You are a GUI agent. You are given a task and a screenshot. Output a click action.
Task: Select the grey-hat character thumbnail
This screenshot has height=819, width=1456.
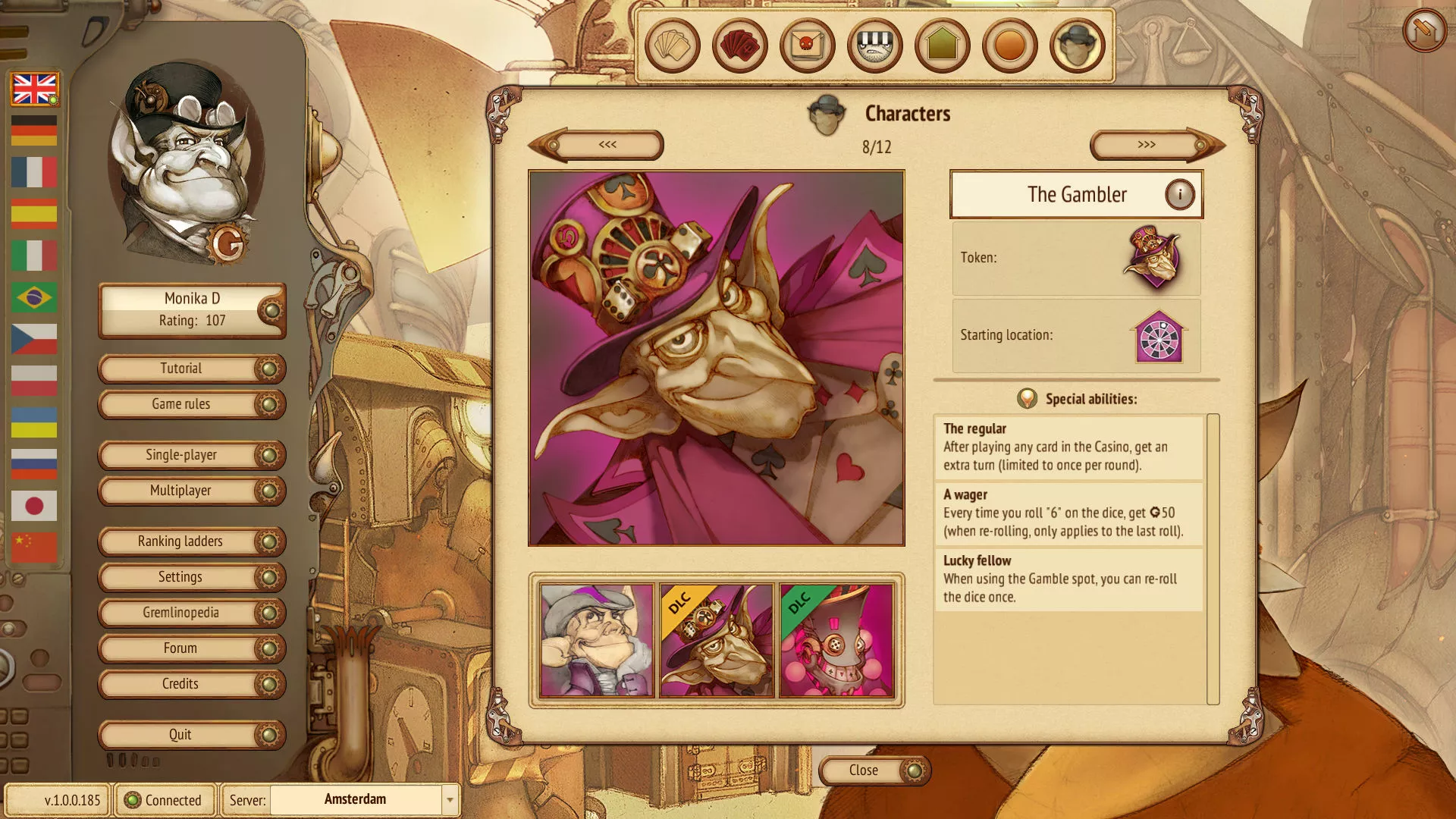pyautogui.click(x=596, y=641)
